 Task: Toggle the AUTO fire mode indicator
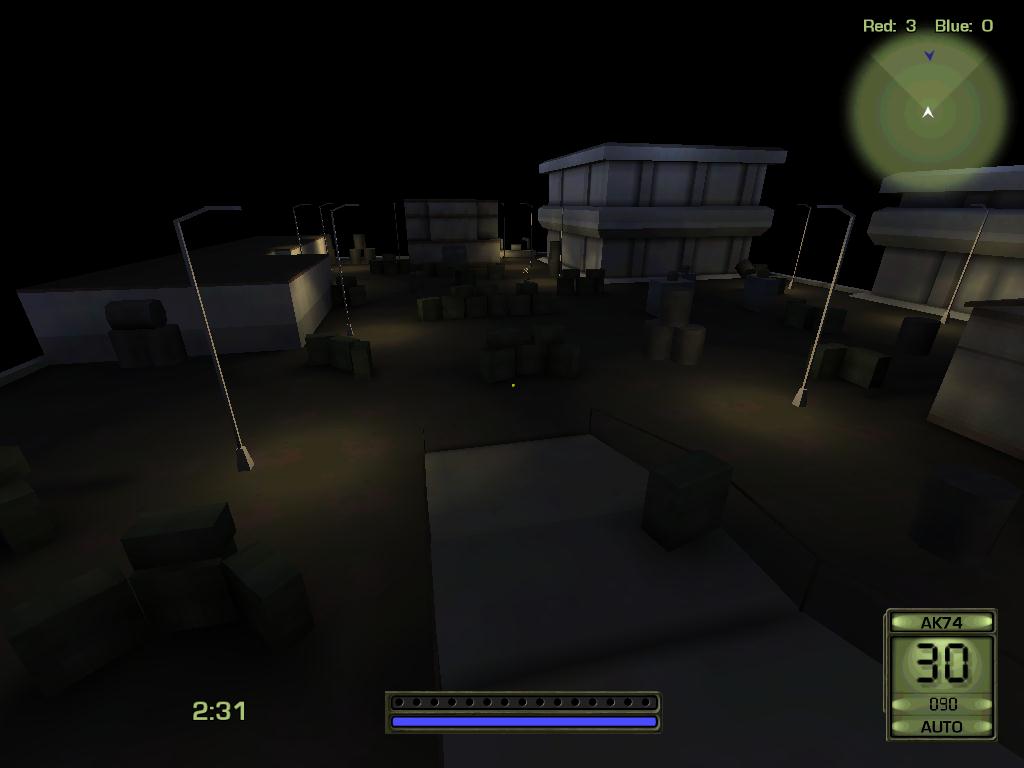click(x=940, y=727)
